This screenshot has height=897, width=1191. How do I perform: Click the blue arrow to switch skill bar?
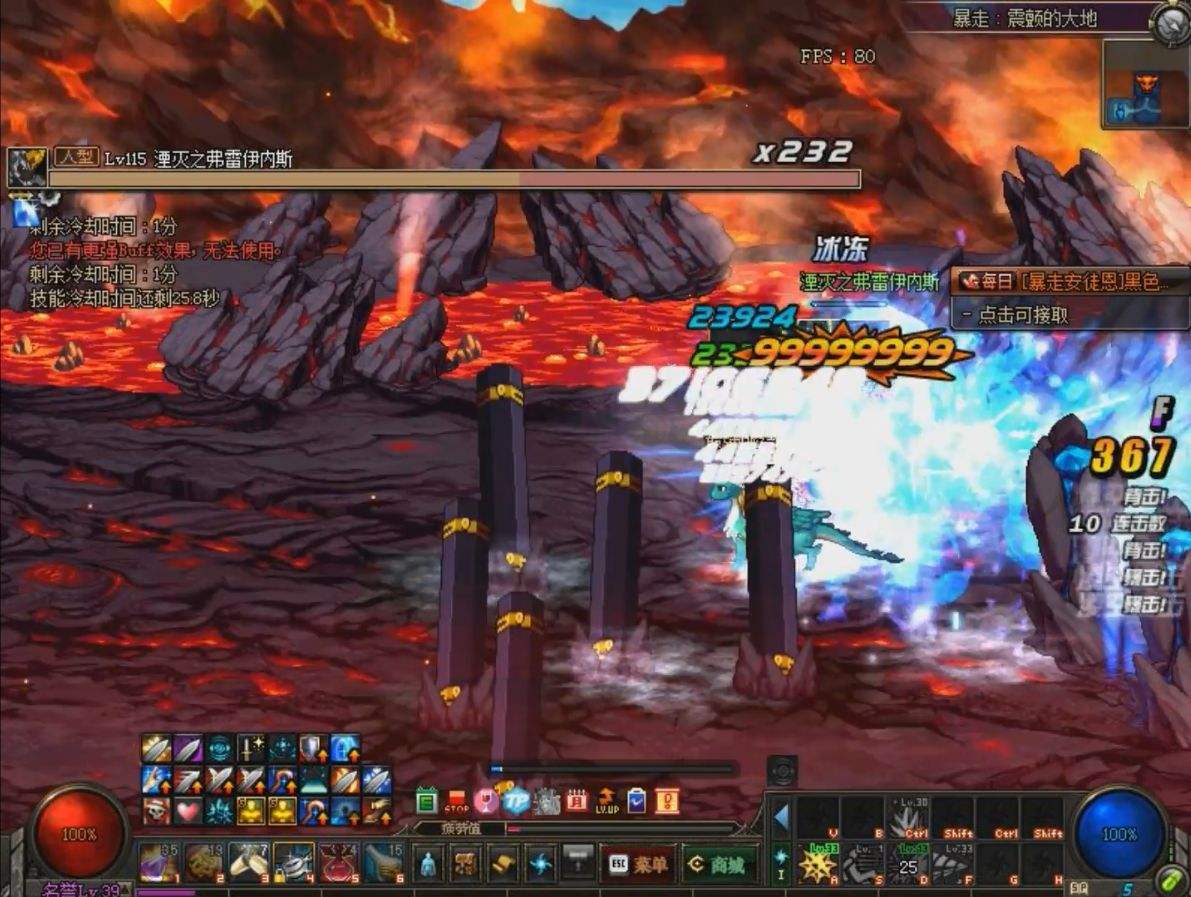[781, 819]
